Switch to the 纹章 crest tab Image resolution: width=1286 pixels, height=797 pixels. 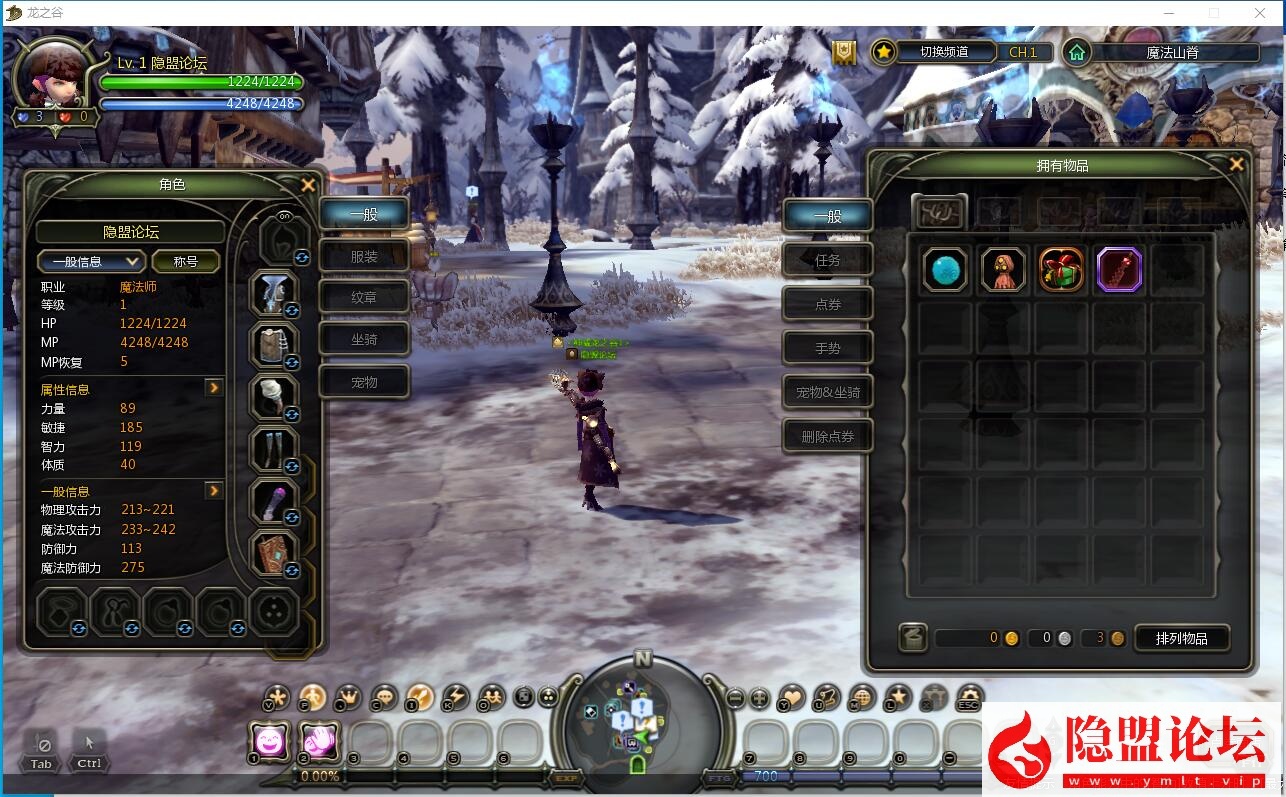pos(364,298)
